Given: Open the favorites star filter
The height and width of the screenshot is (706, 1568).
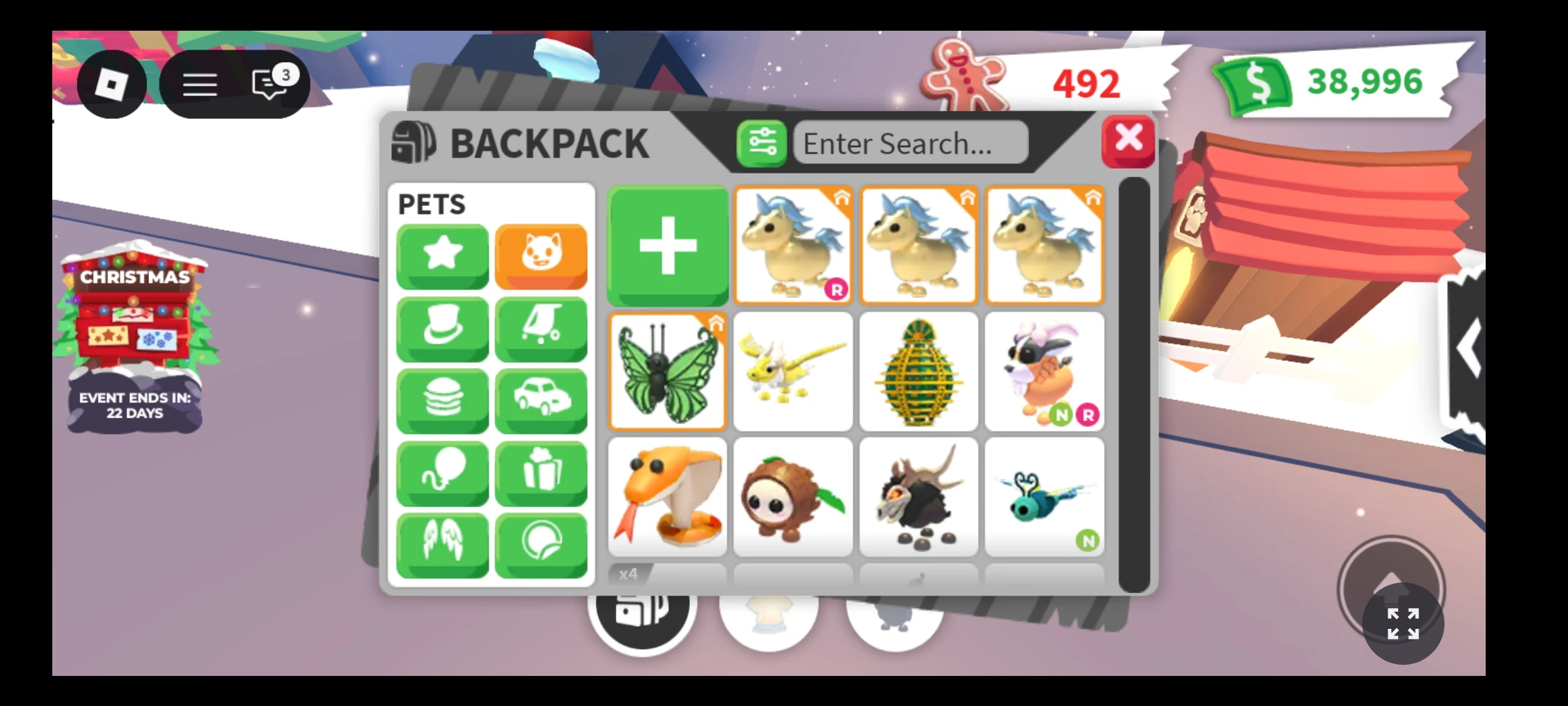Looking at the screenshot, I should click(x=442, y=256).
